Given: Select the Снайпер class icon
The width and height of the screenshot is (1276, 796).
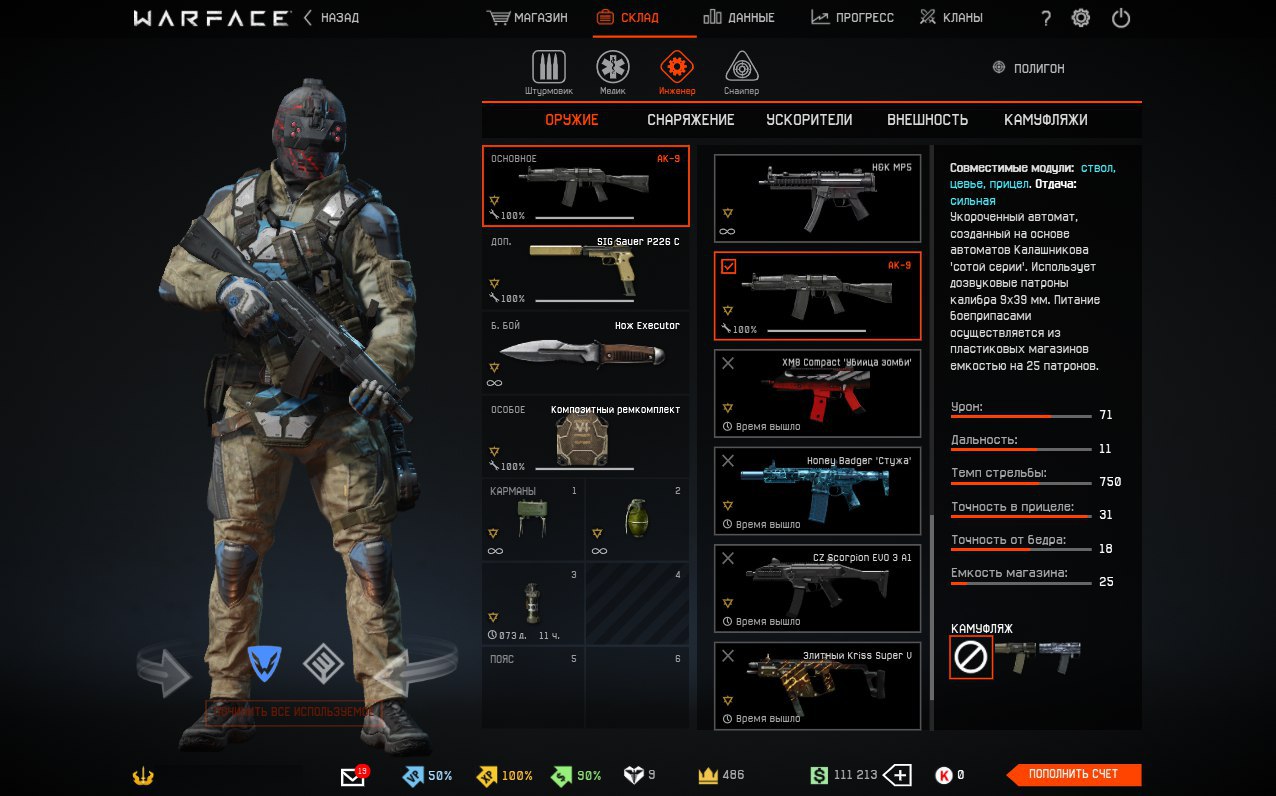Looking at the screenshot, I should tap(741, 69).
